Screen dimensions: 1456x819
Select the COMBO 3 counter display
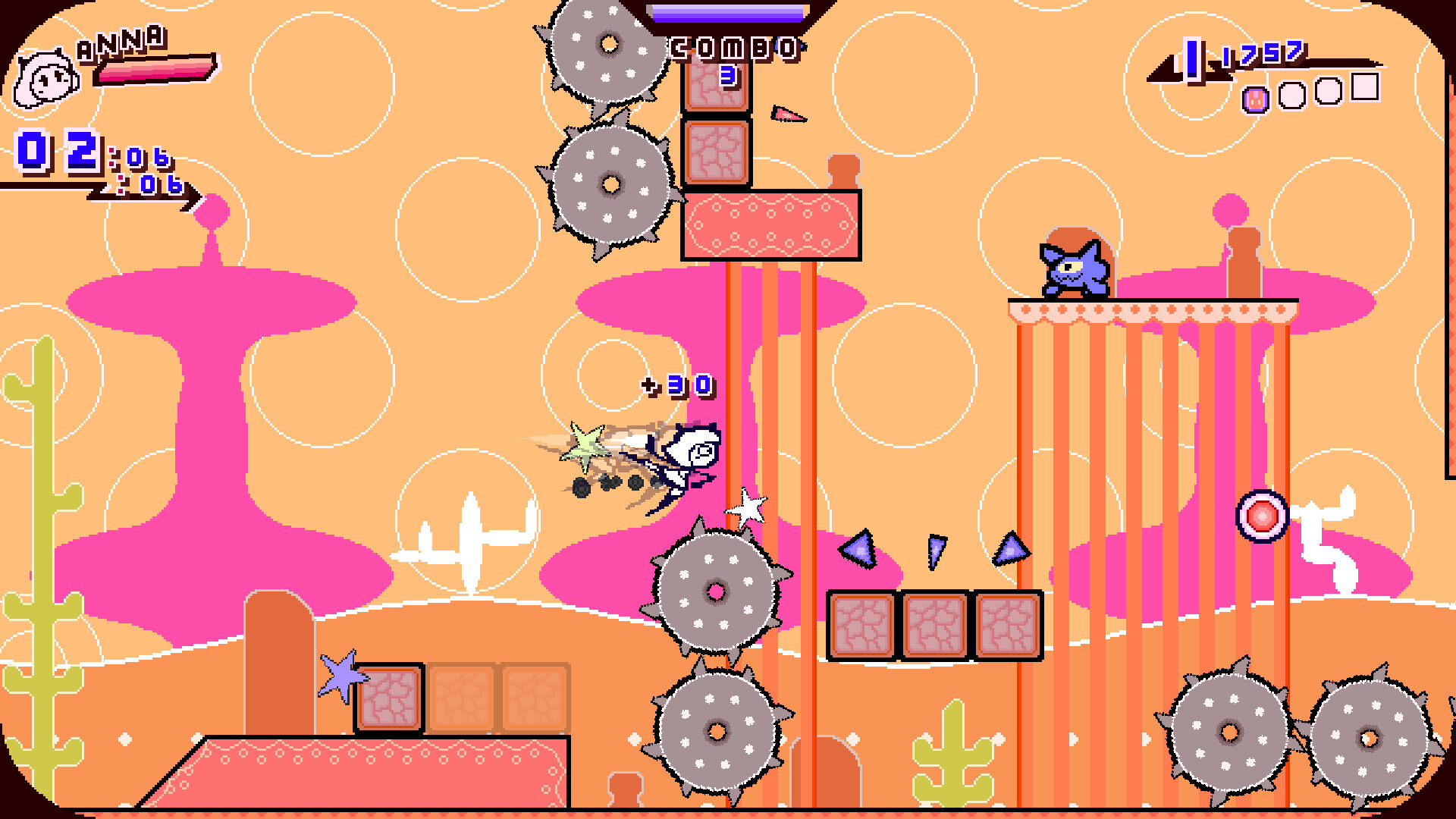click(x=732, y=53)
